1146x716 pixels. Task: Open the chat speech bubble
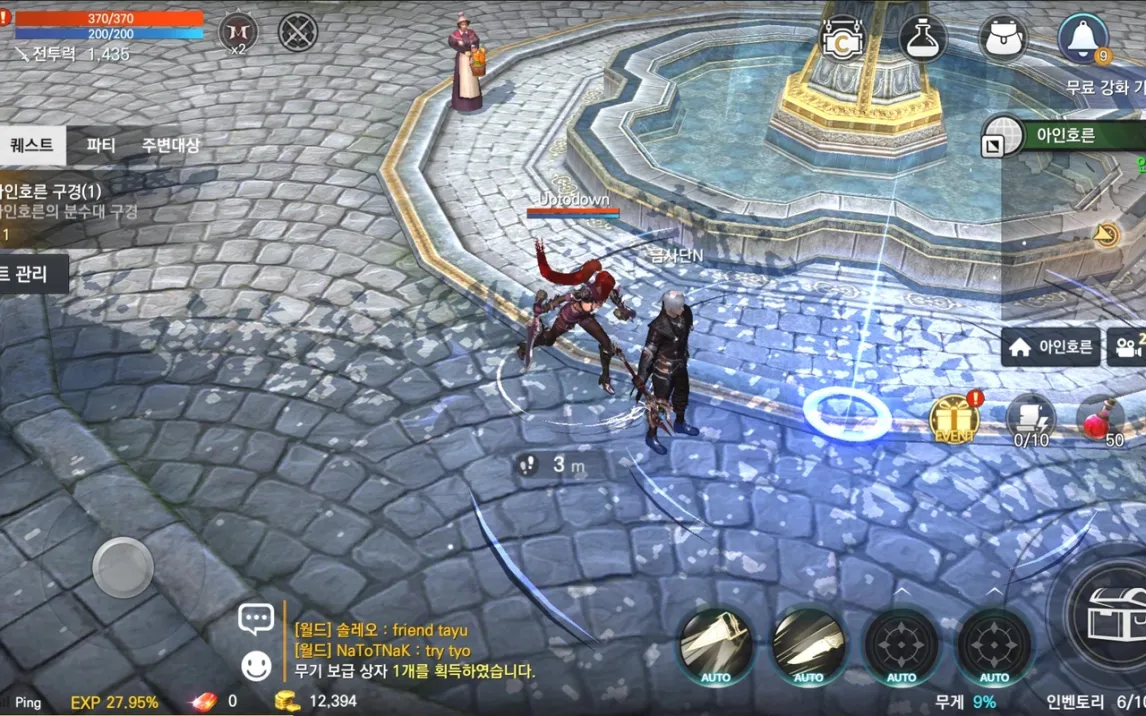[256, 619]
